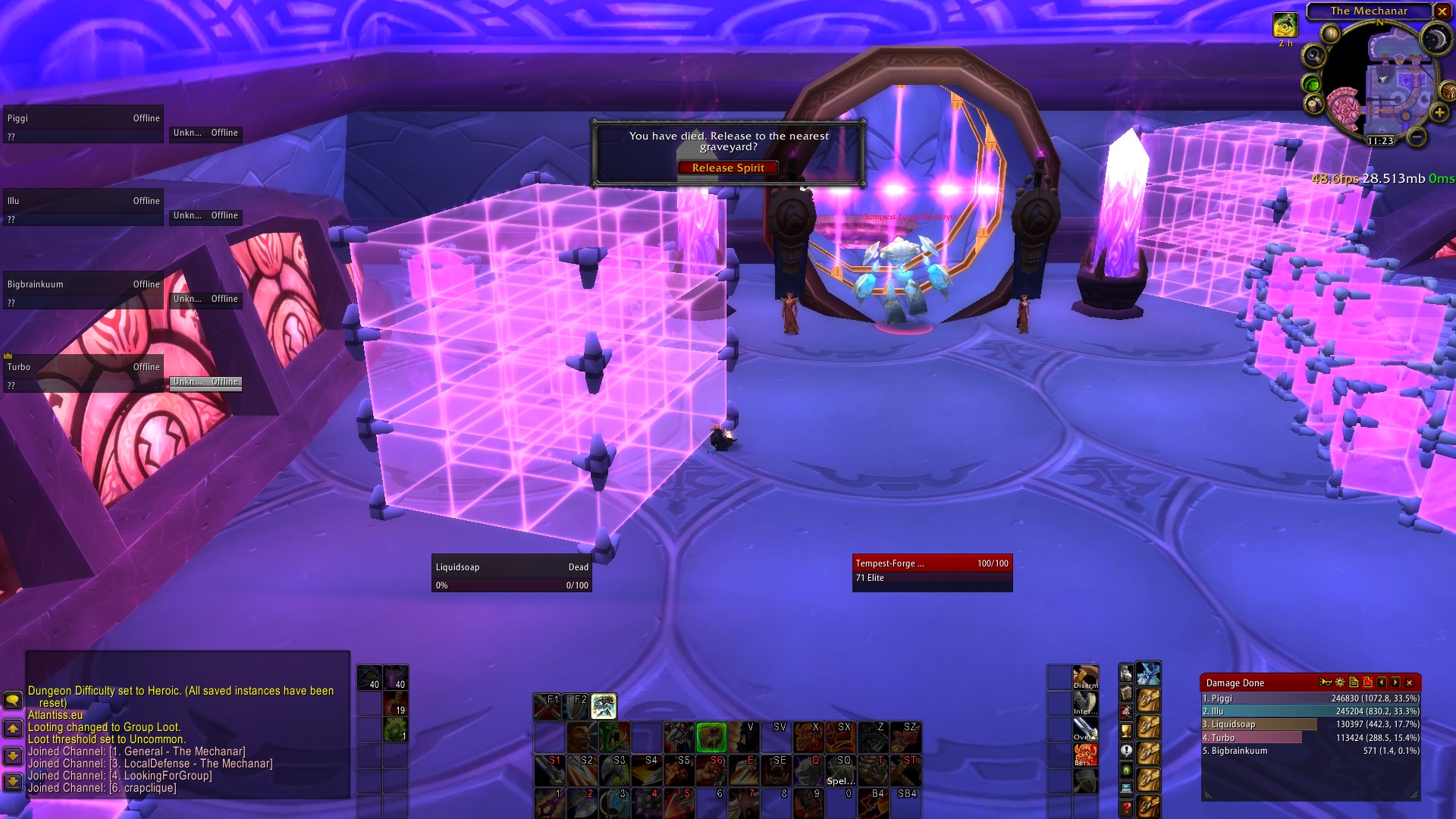This screenshot has height=819, width=1456.
Task: Close the Recount Damage Done window
Action: pos(1409,682)
